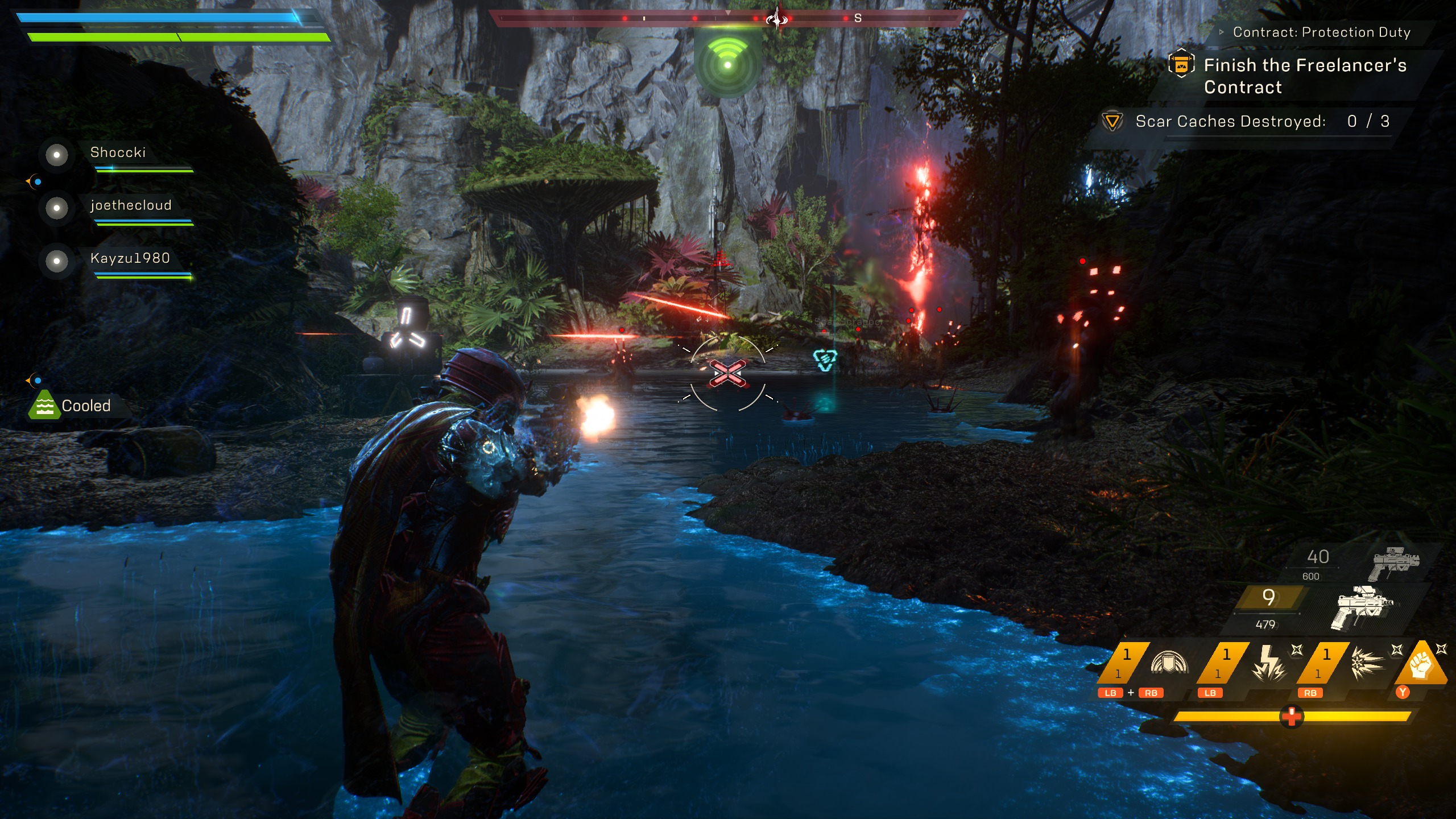The width and height of the screenshot is (1456, 819).
Task: Expand the Contract: Protection Duty header
Action: (x=1321, y=32)
